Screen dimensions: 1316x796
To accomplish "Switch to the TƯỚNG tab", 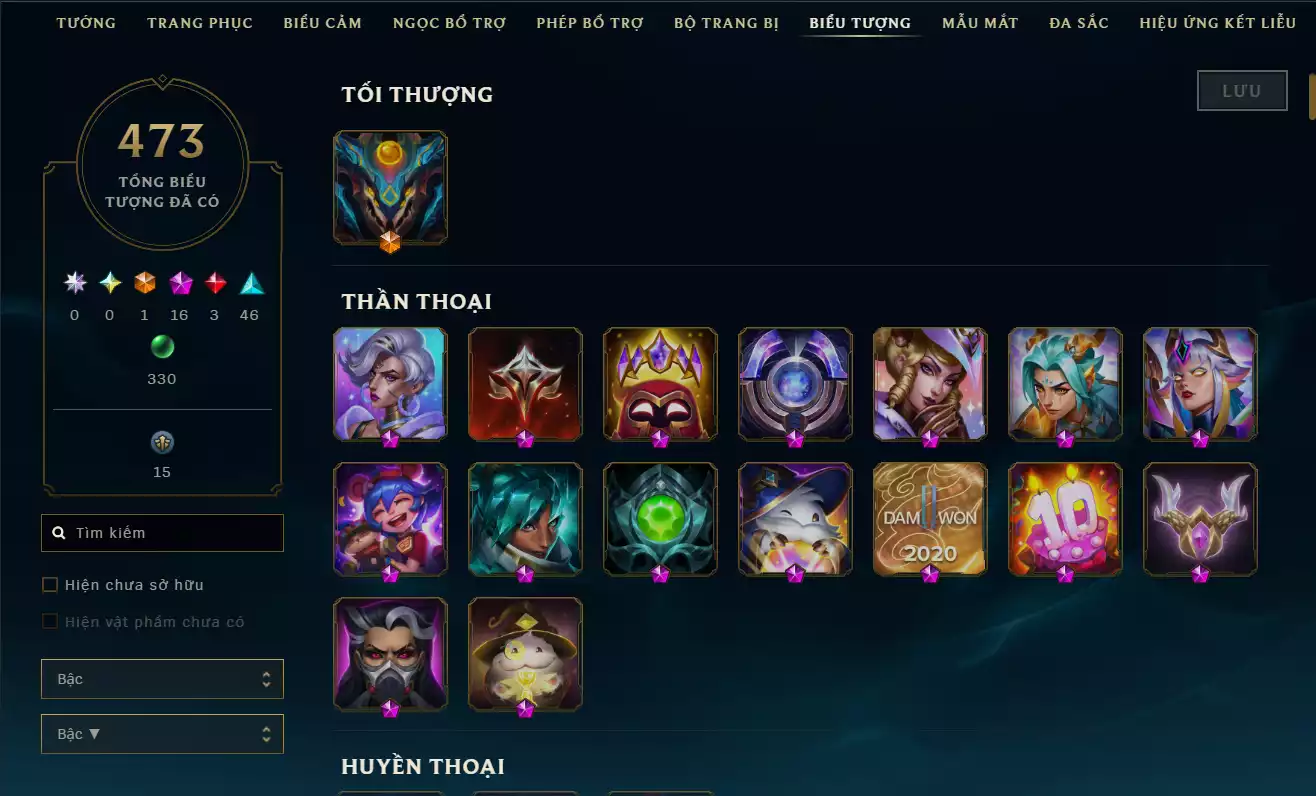I will click(x=86, y=22).
